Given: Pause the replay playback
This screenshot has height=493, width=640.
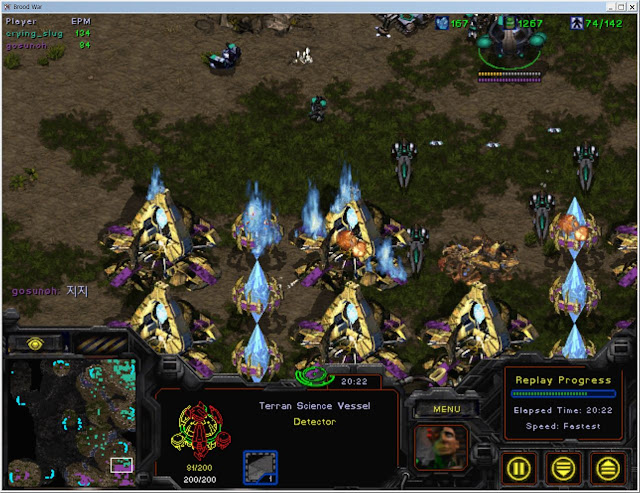Looking at the screenshot, I should 519,466.
